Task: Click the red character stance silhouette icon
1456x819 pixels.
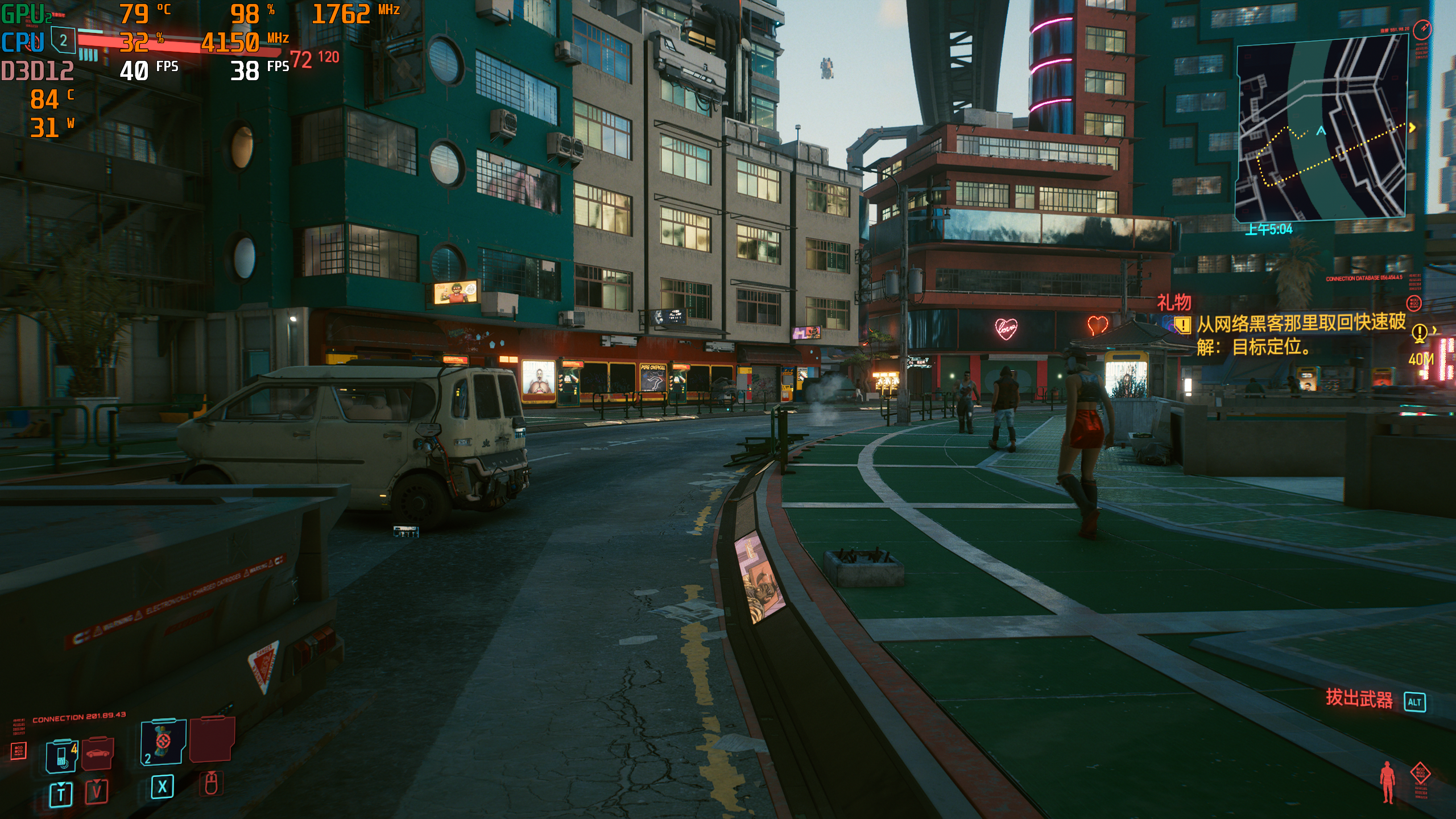Action: (x=1387, y=782)
